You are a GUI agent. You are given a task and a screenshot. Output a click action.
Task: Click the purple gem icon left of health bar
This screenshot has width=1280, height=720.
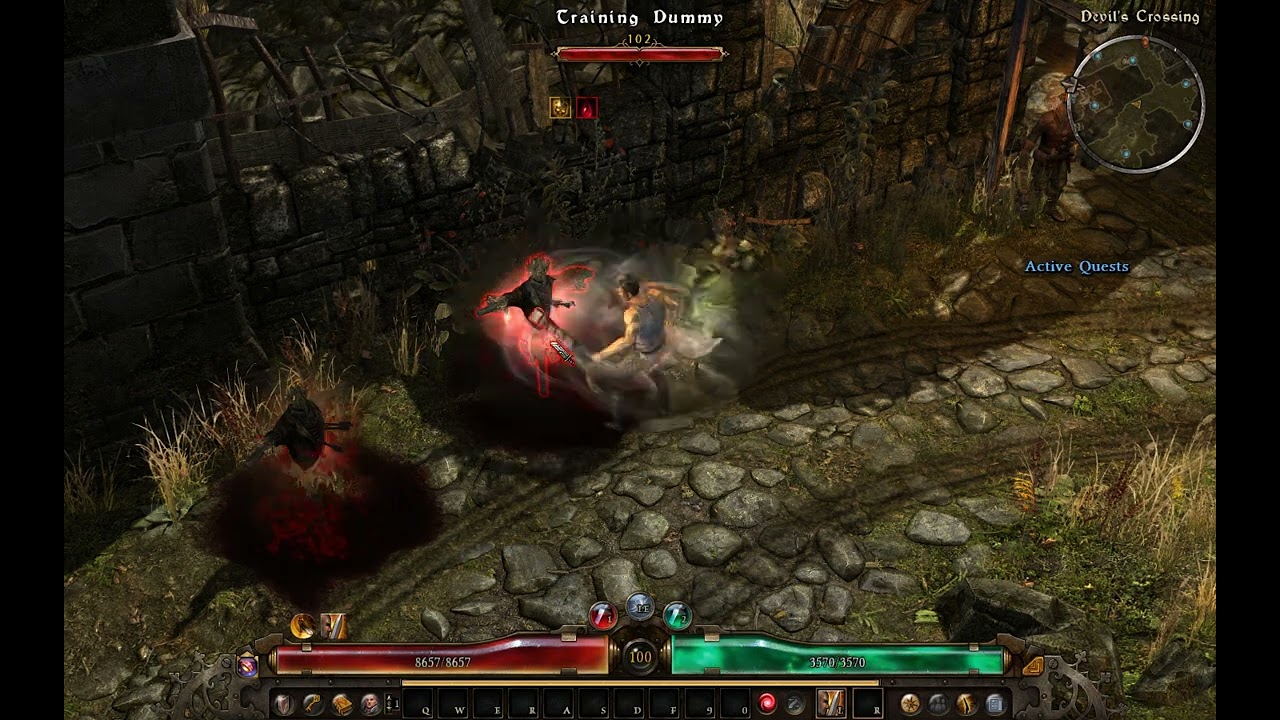[247, 665]
